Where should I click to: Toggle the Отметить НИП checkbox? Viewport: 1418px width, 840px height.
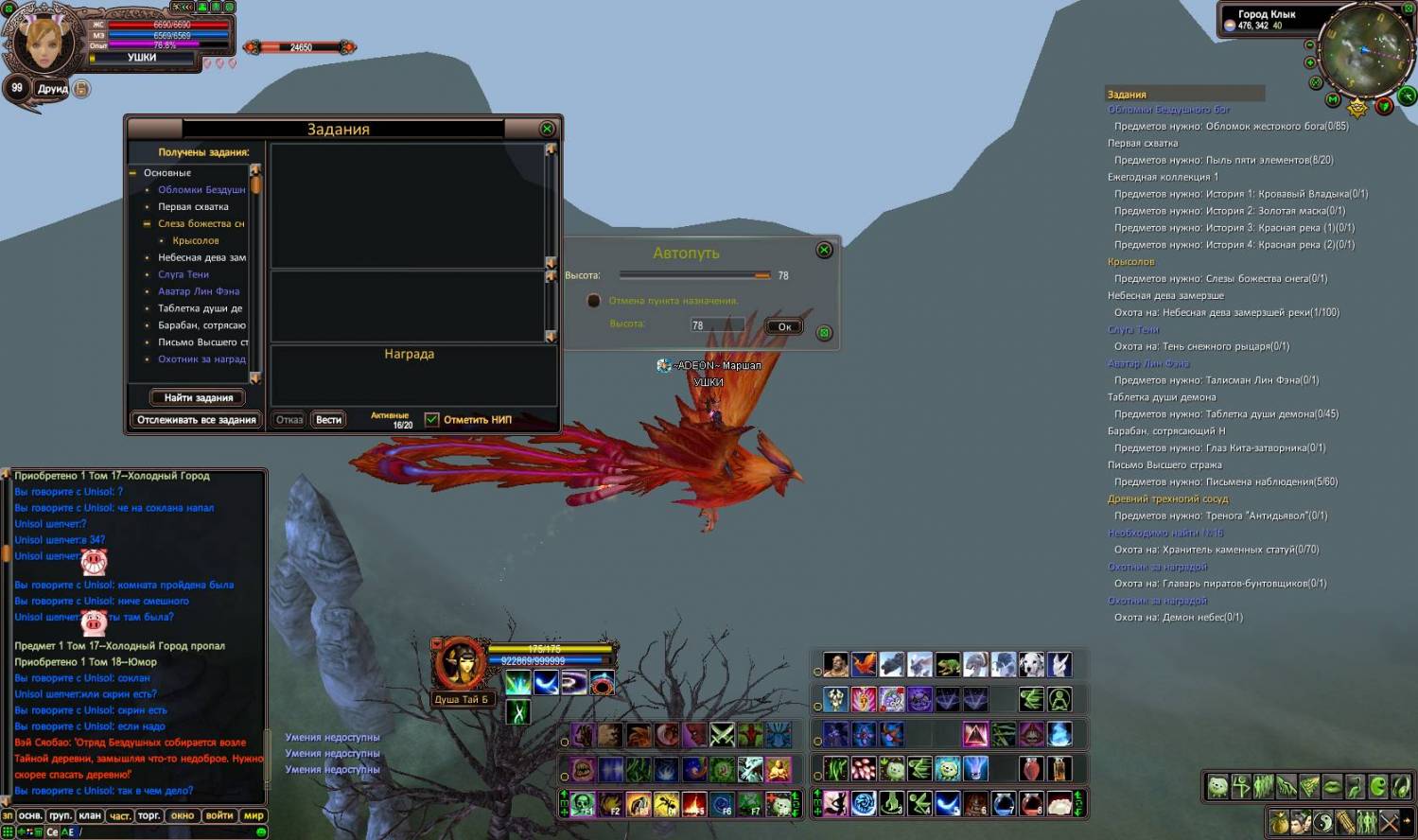click(432, 419)
